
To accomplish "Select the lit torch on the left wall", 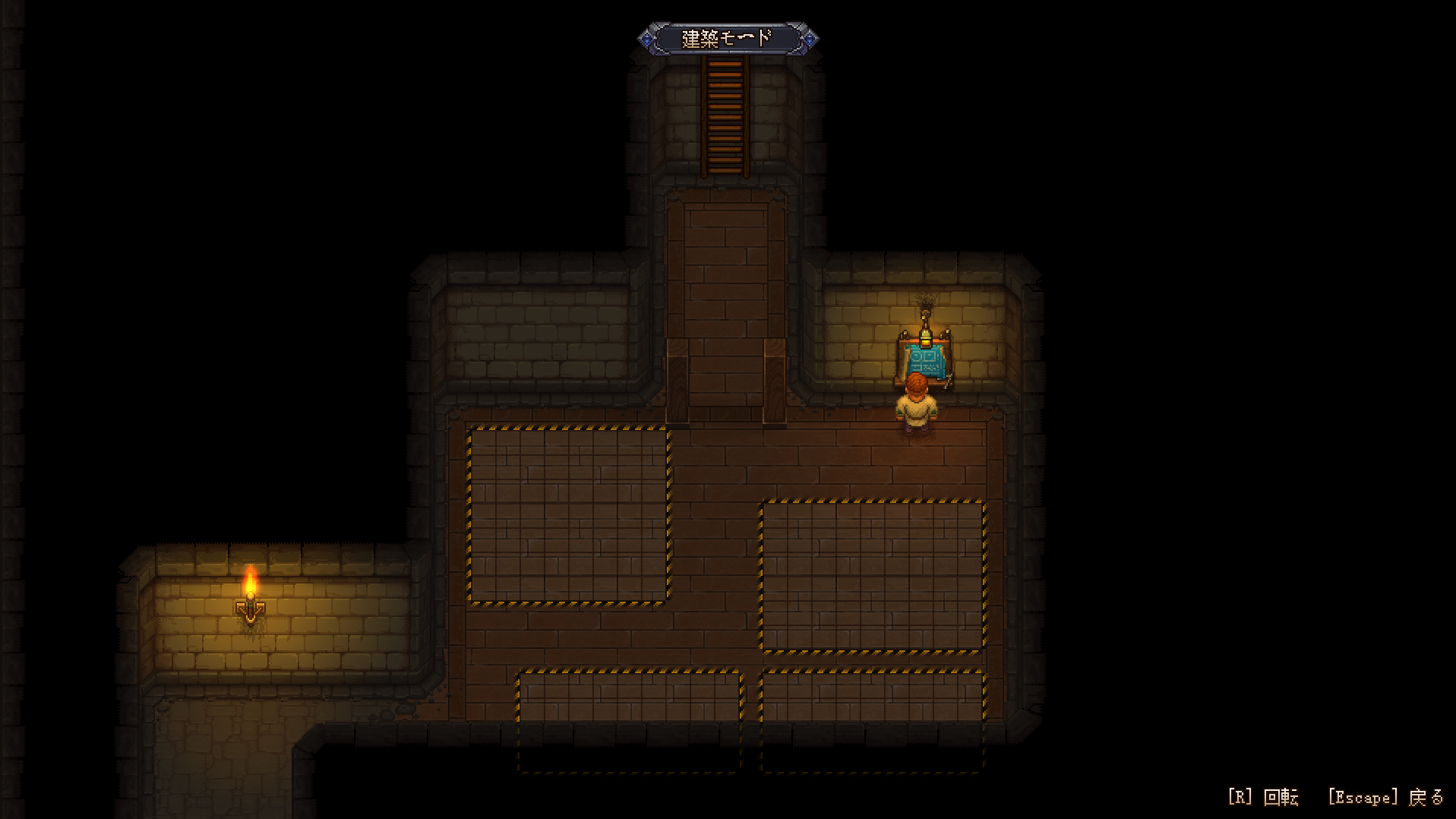I will click(x=251, y=608).
